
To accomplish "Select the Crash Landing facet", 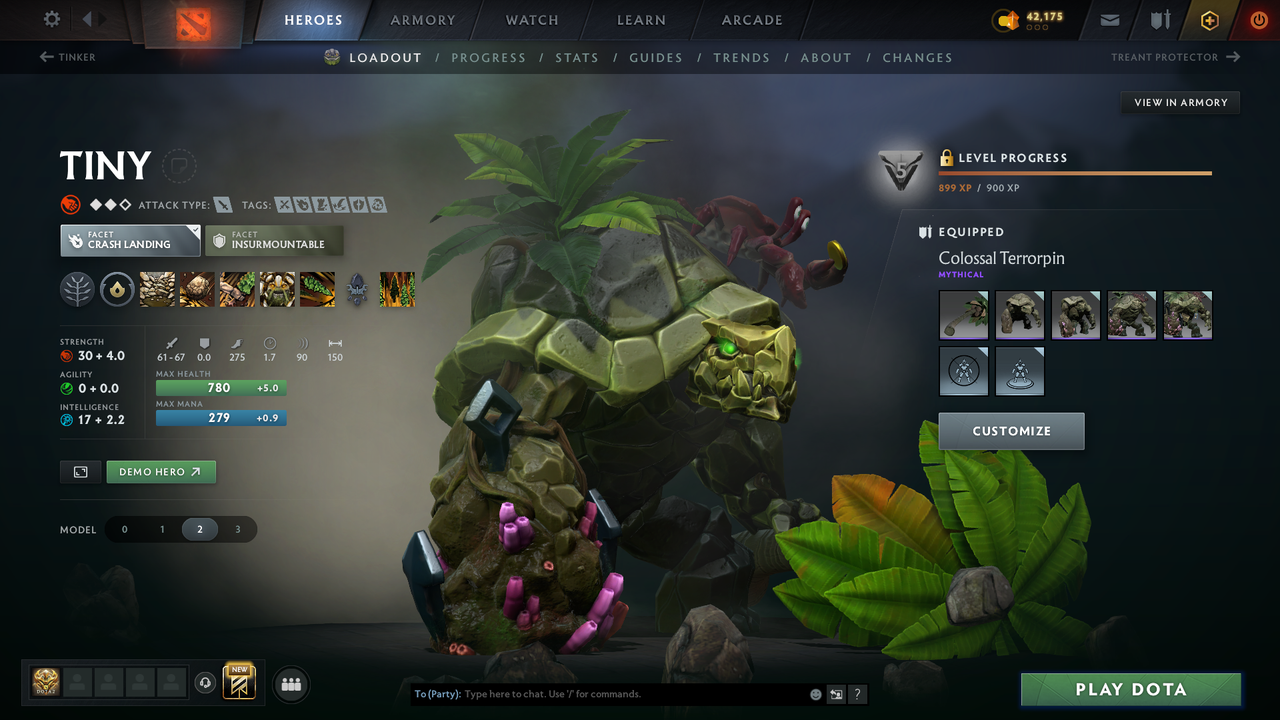I will [130, 240].
